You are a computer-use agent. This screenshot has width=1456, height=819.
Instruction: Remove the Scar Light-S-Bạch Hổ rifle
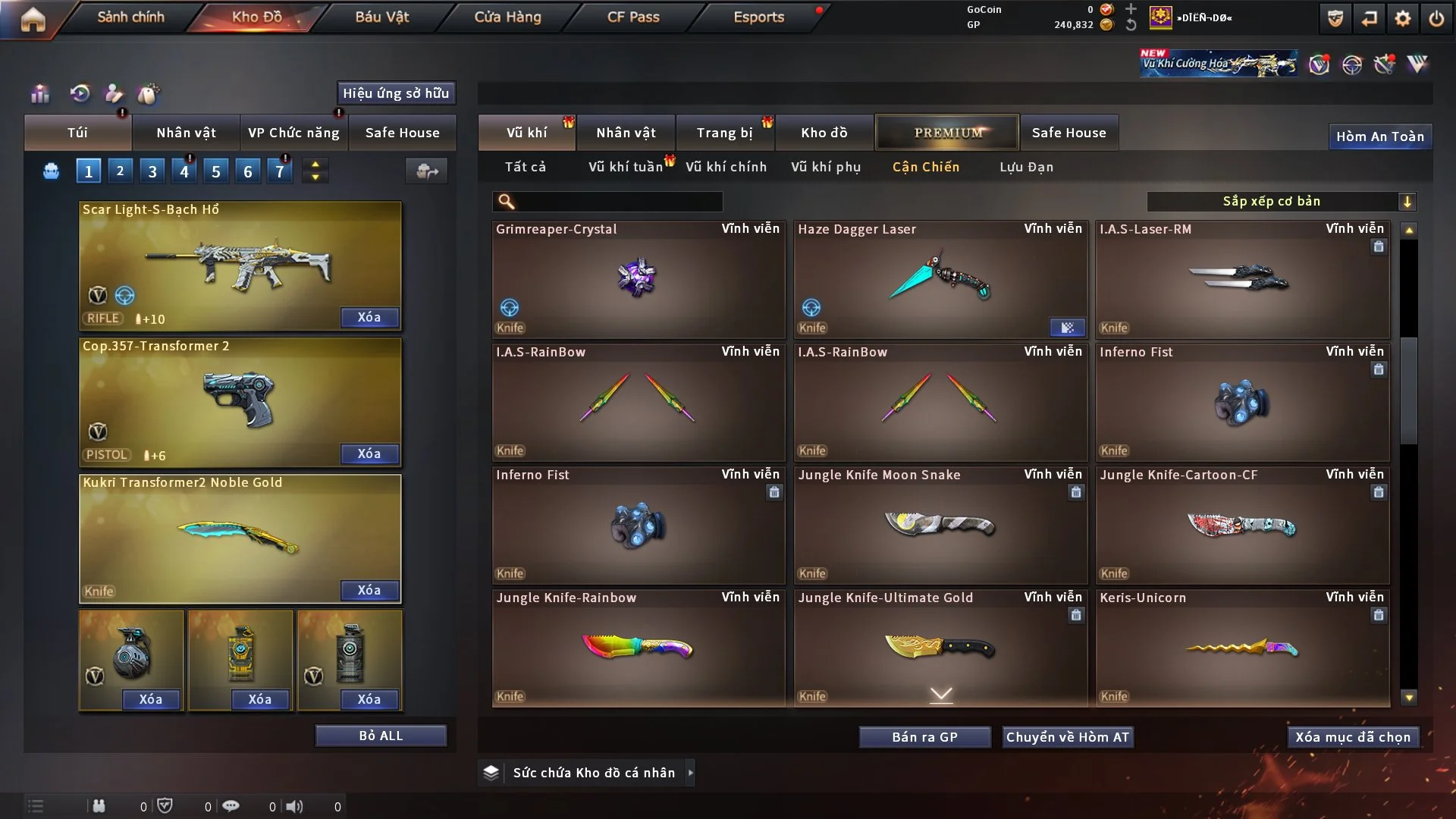(x=369, y=317)
